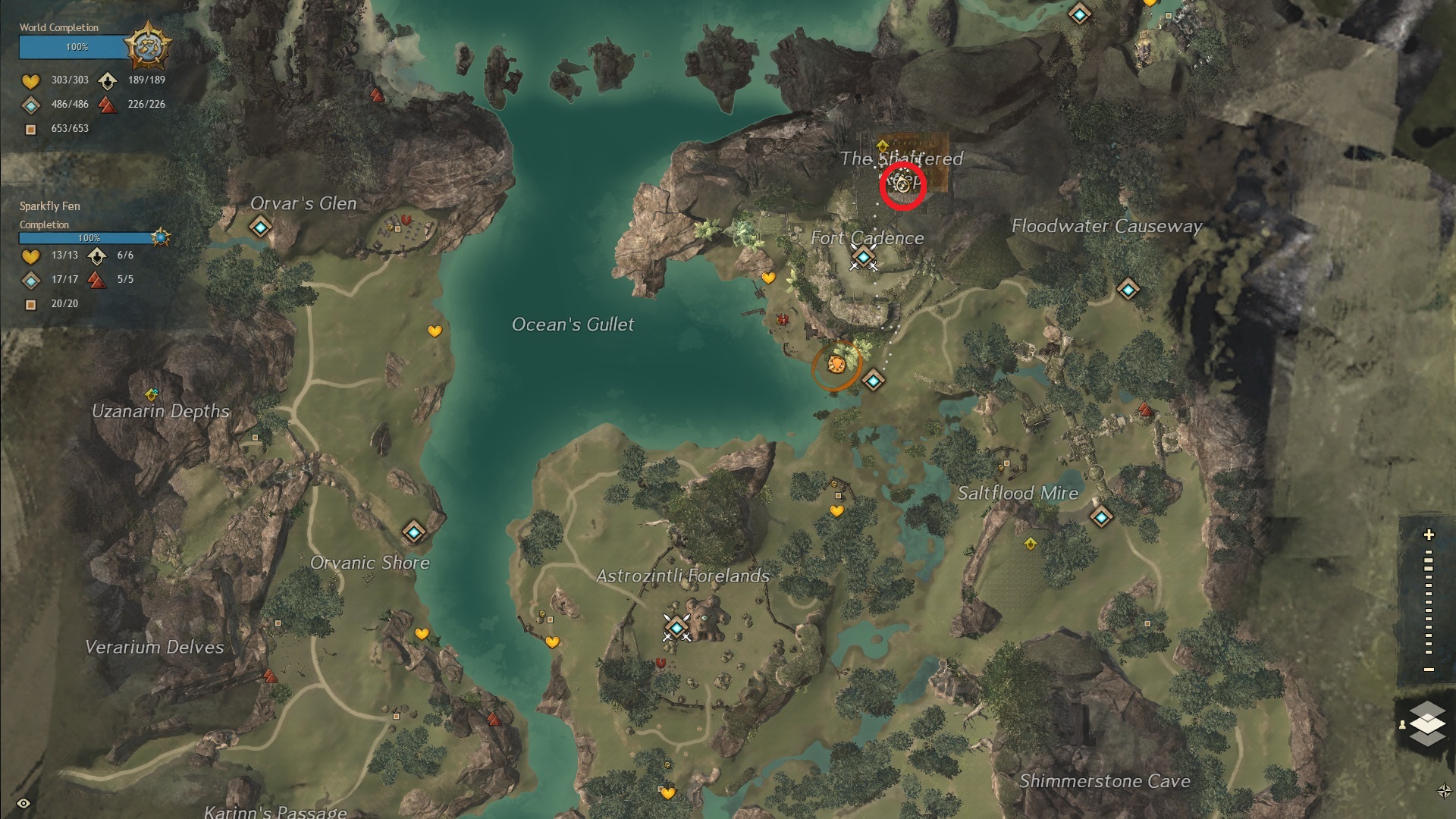Viewport: 1456px width, 819px height.
Task: Click the World Completion star badge
Action: click(x=148, y=47)
